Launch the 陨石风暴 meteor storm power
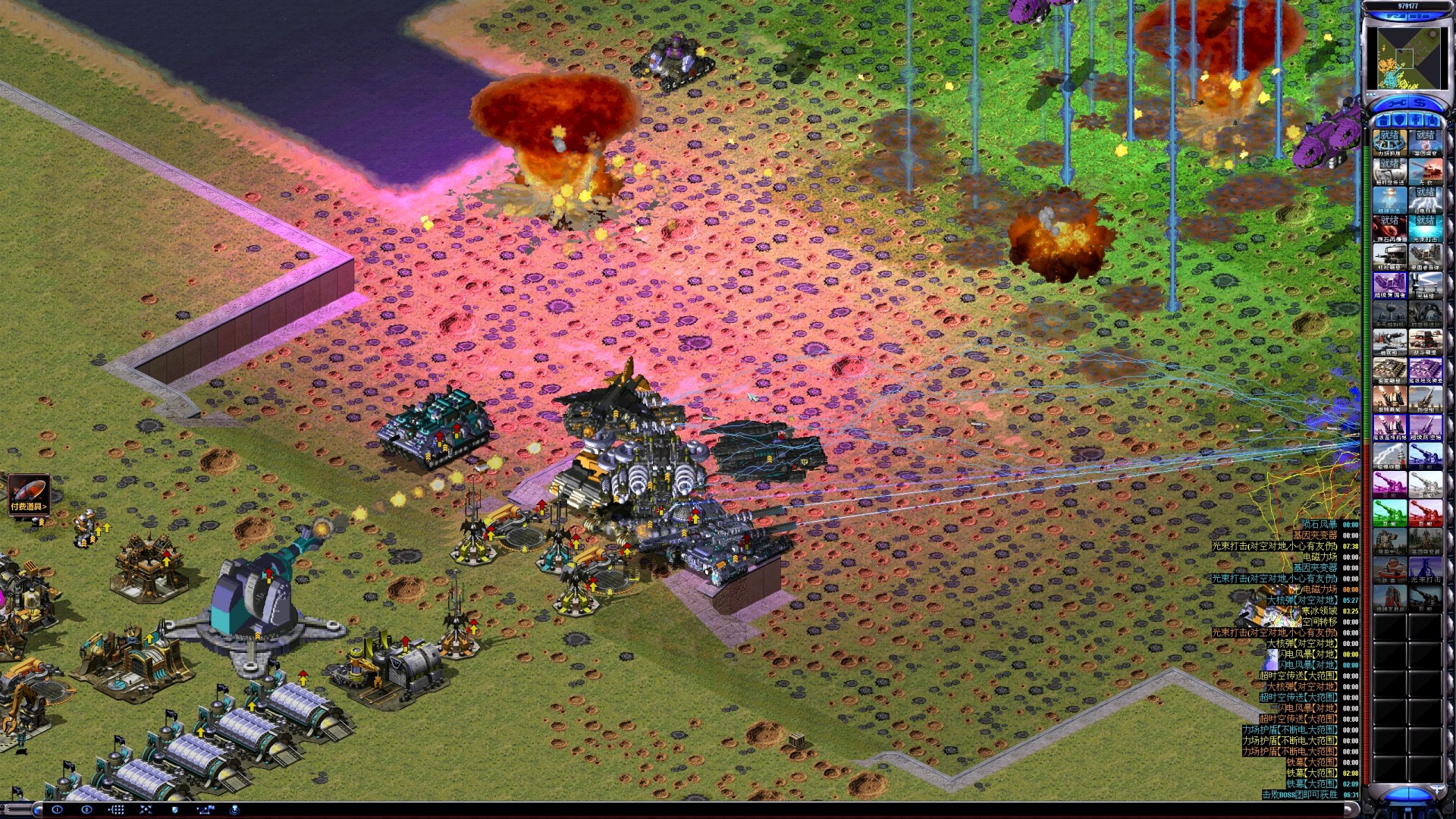The width and height of the screenshot is (1456, 819). 1389,227
